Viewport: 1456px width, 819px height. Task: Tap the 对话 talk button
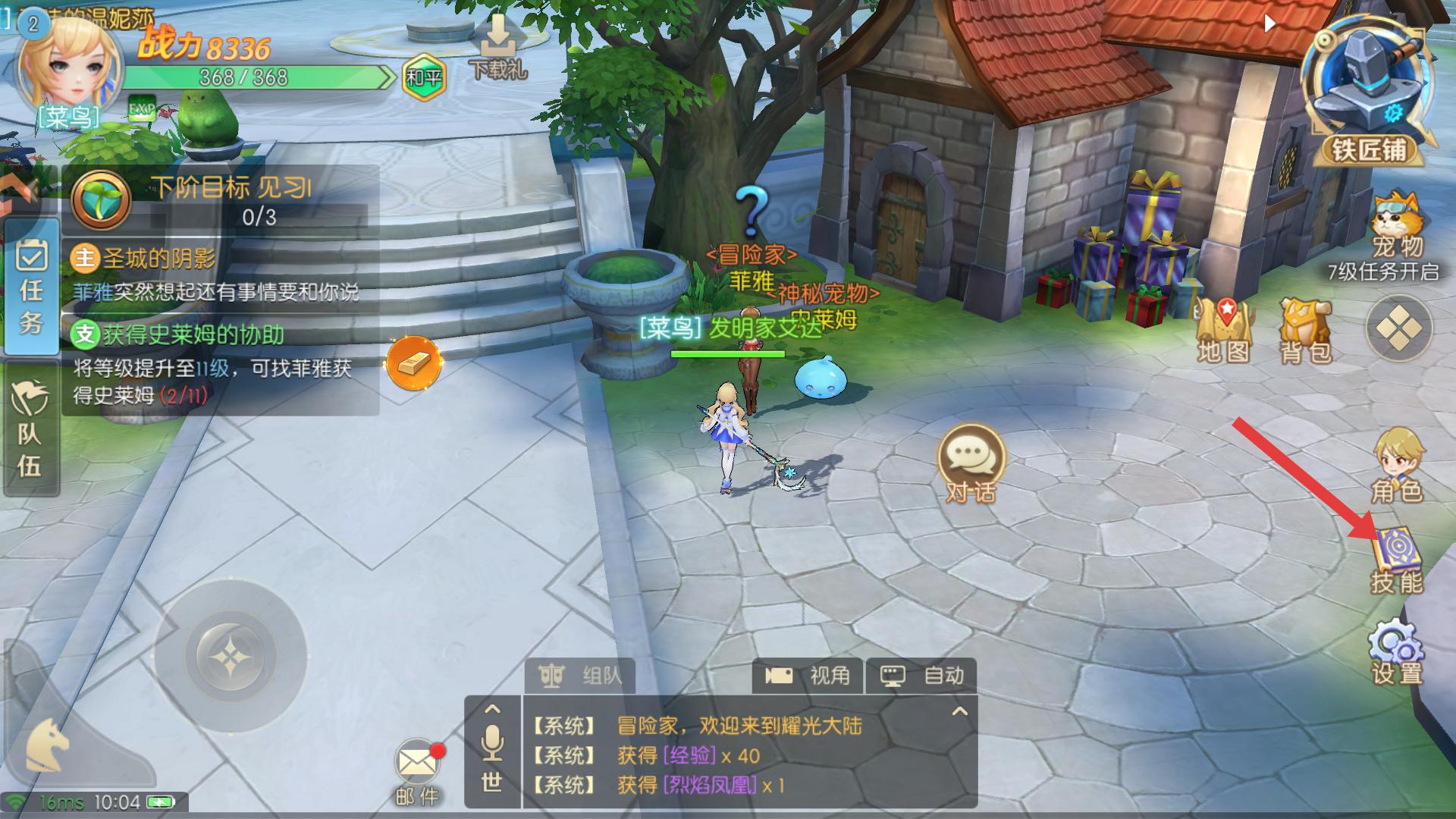point(971,463)
